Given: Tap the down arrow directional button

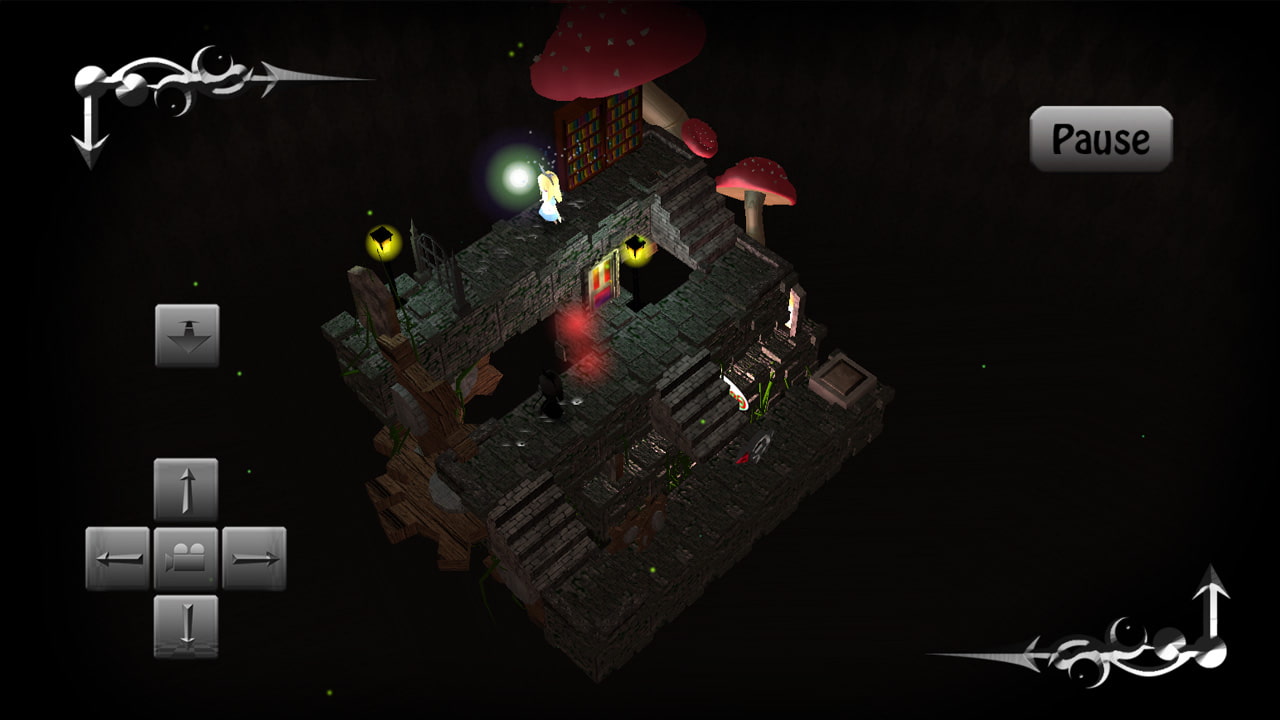Looking at the screenshot, I should (186, 626).
